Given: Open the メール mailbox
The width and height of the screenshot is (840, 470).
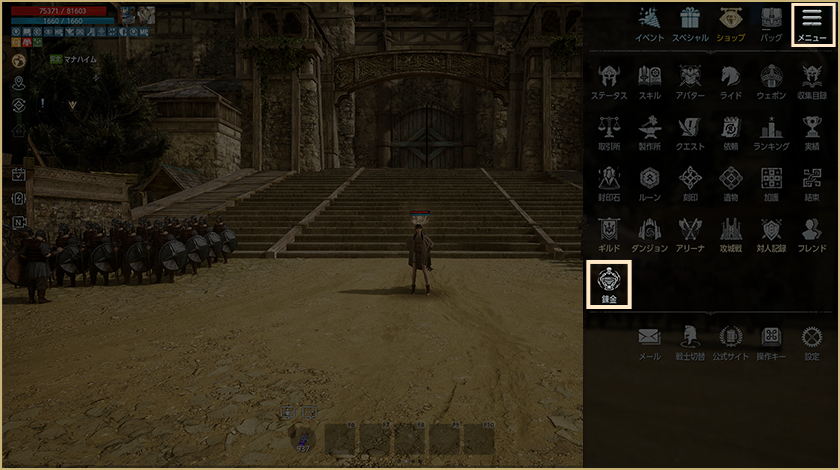Looking at the screenshot, I should pos(649,340).
